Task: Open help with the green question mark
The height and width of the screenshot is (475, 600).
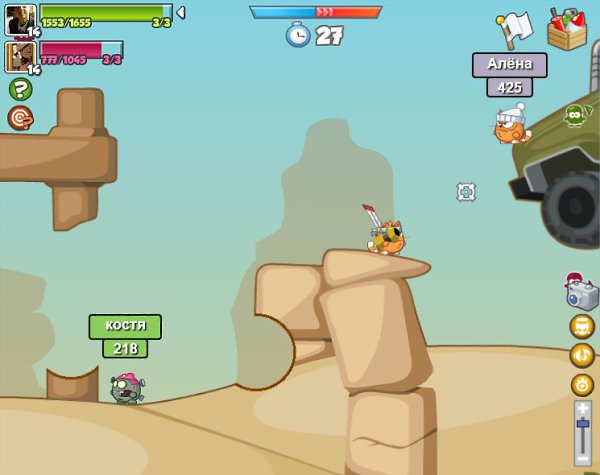Action: 20,89
